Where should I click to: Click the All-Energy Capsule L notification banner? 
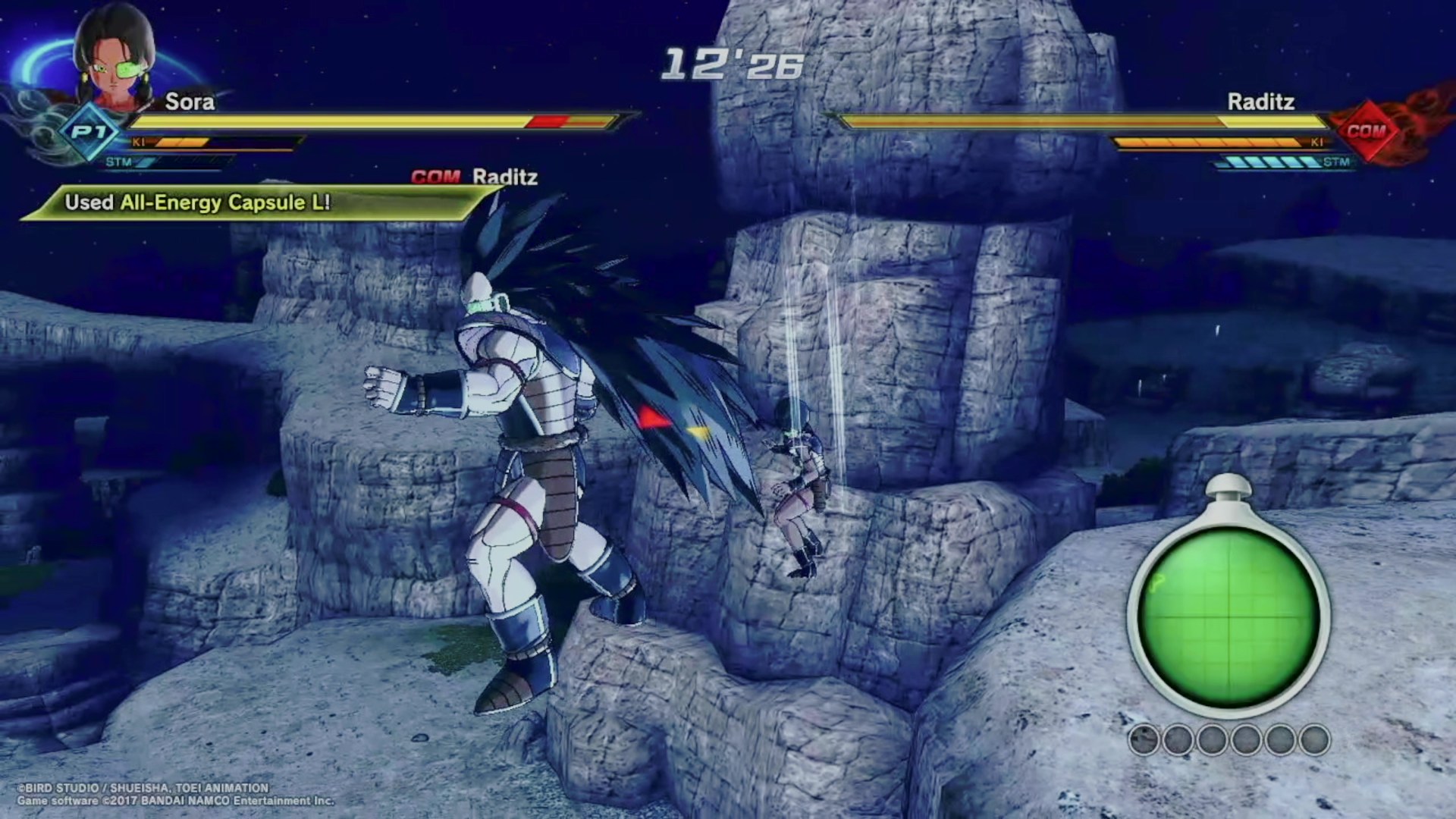pos(250,203)
